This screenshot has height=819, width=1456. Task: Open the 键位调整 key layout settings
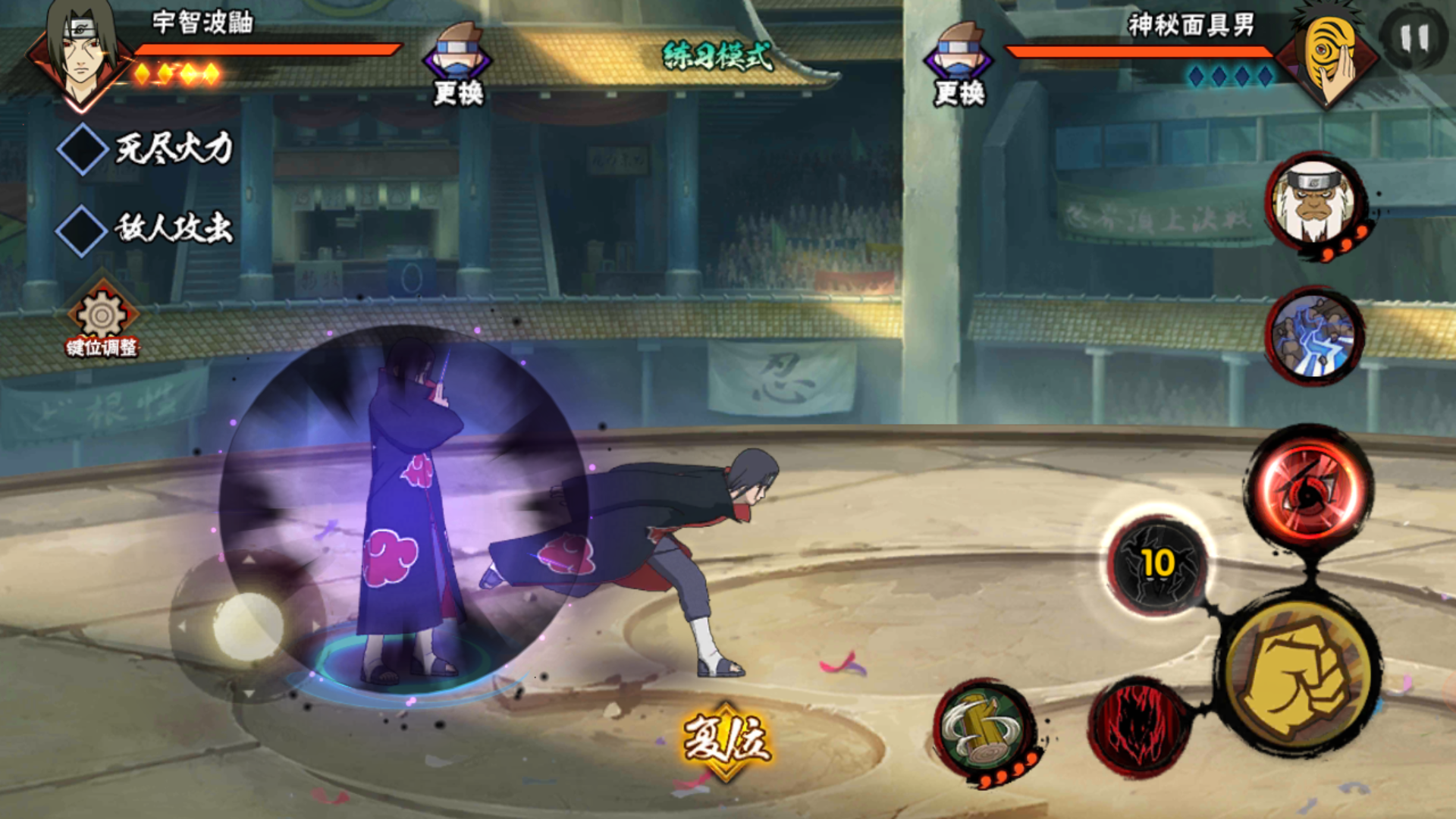[102, 320]
